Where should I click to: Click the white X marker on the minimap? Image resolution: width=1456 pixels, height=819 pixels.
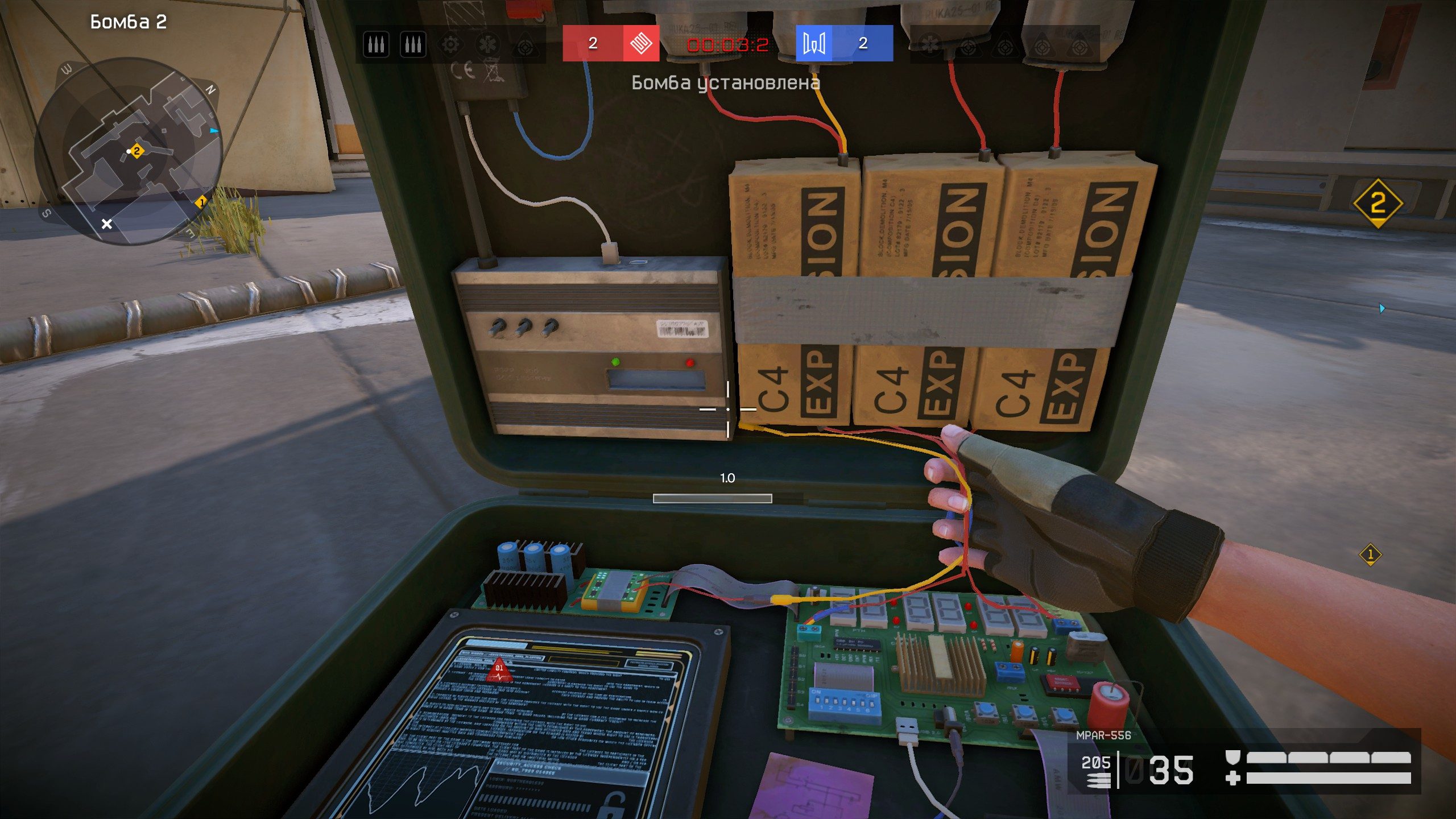click(106, 224)
